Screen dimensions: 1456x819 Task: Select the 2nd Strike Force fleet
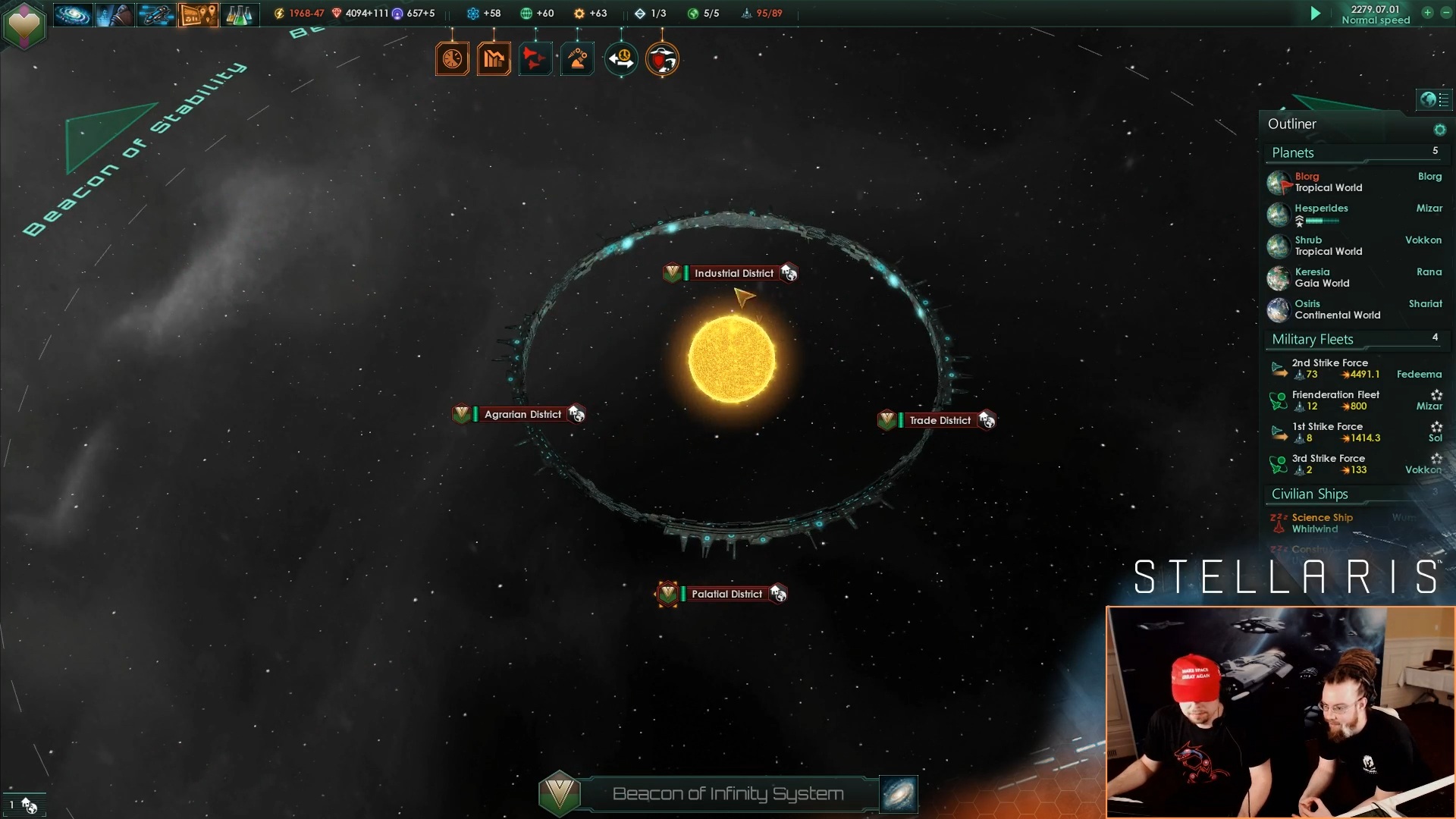[1329, 369]
